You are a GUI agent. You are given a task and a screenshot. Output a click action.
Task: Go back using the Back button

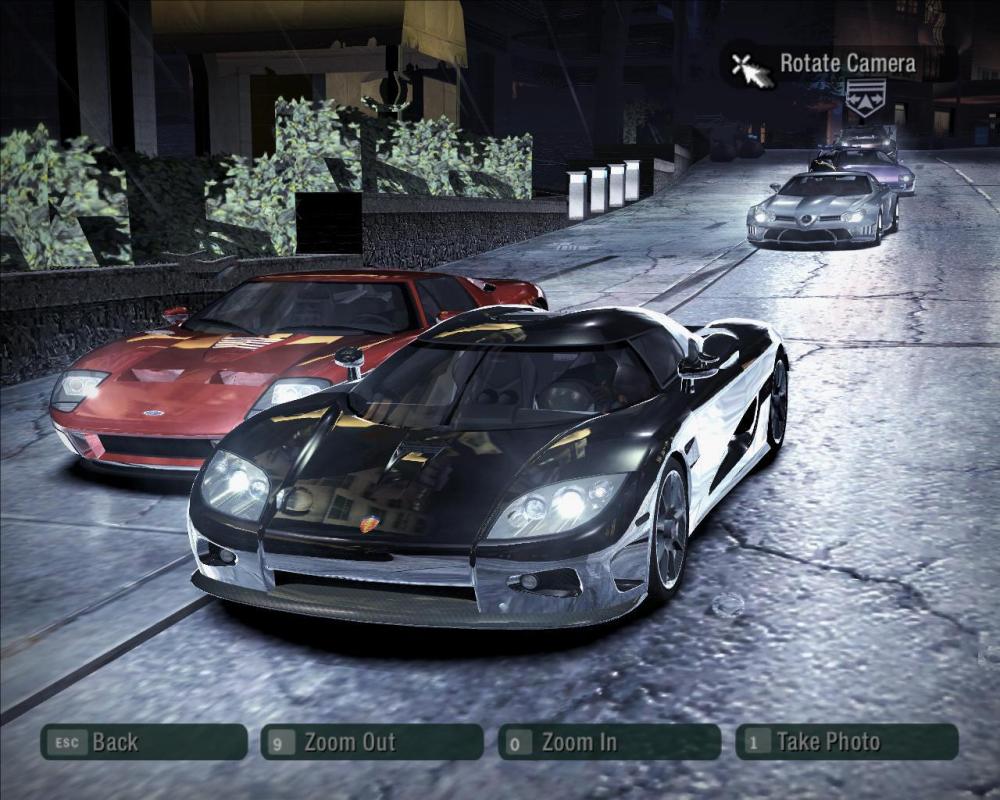pyautogui.click(x=143, y=742)
